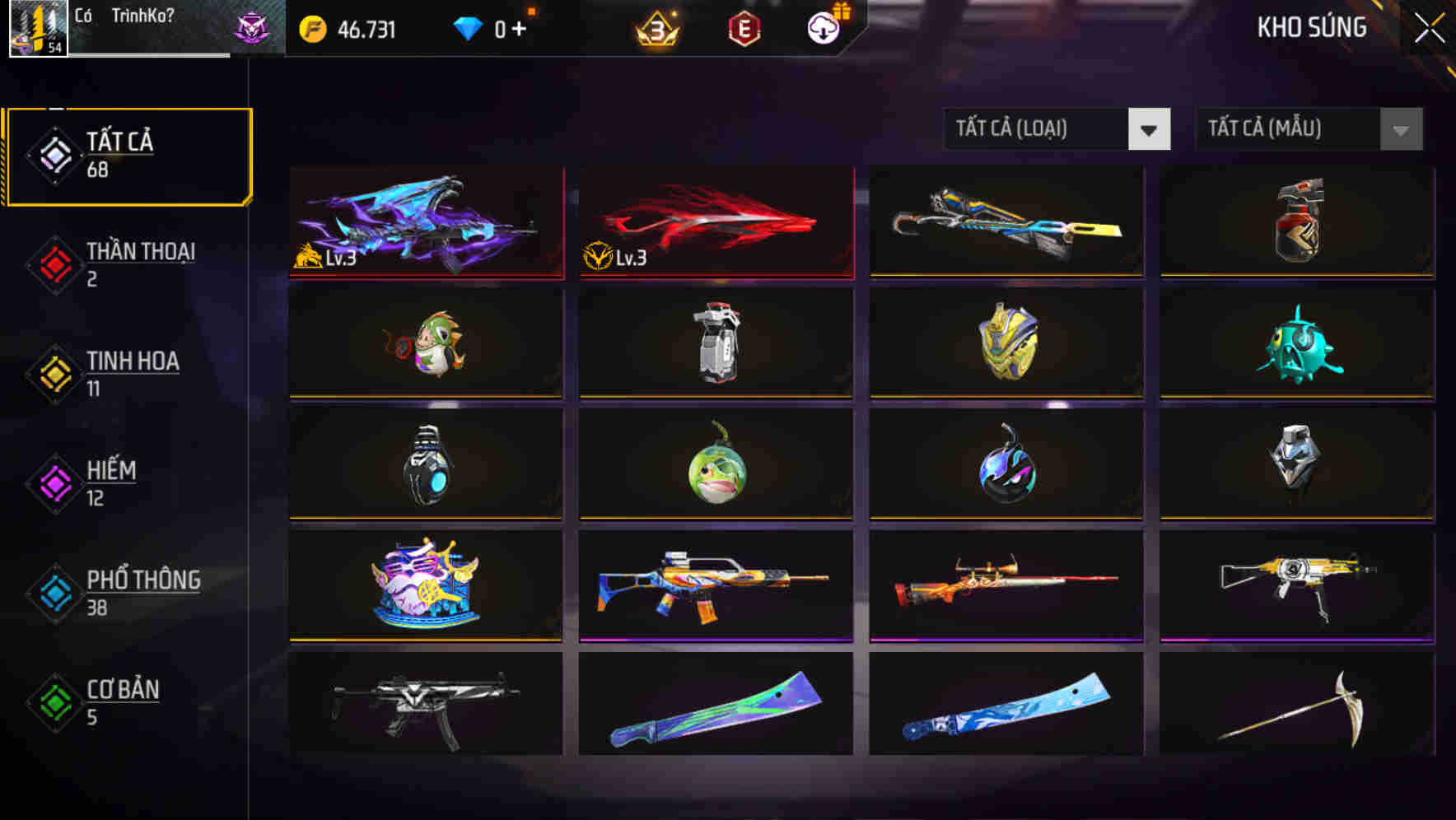The image size is (1456, 820).
Task: Open the cloud download gift icon
Action: pos(821,27)
